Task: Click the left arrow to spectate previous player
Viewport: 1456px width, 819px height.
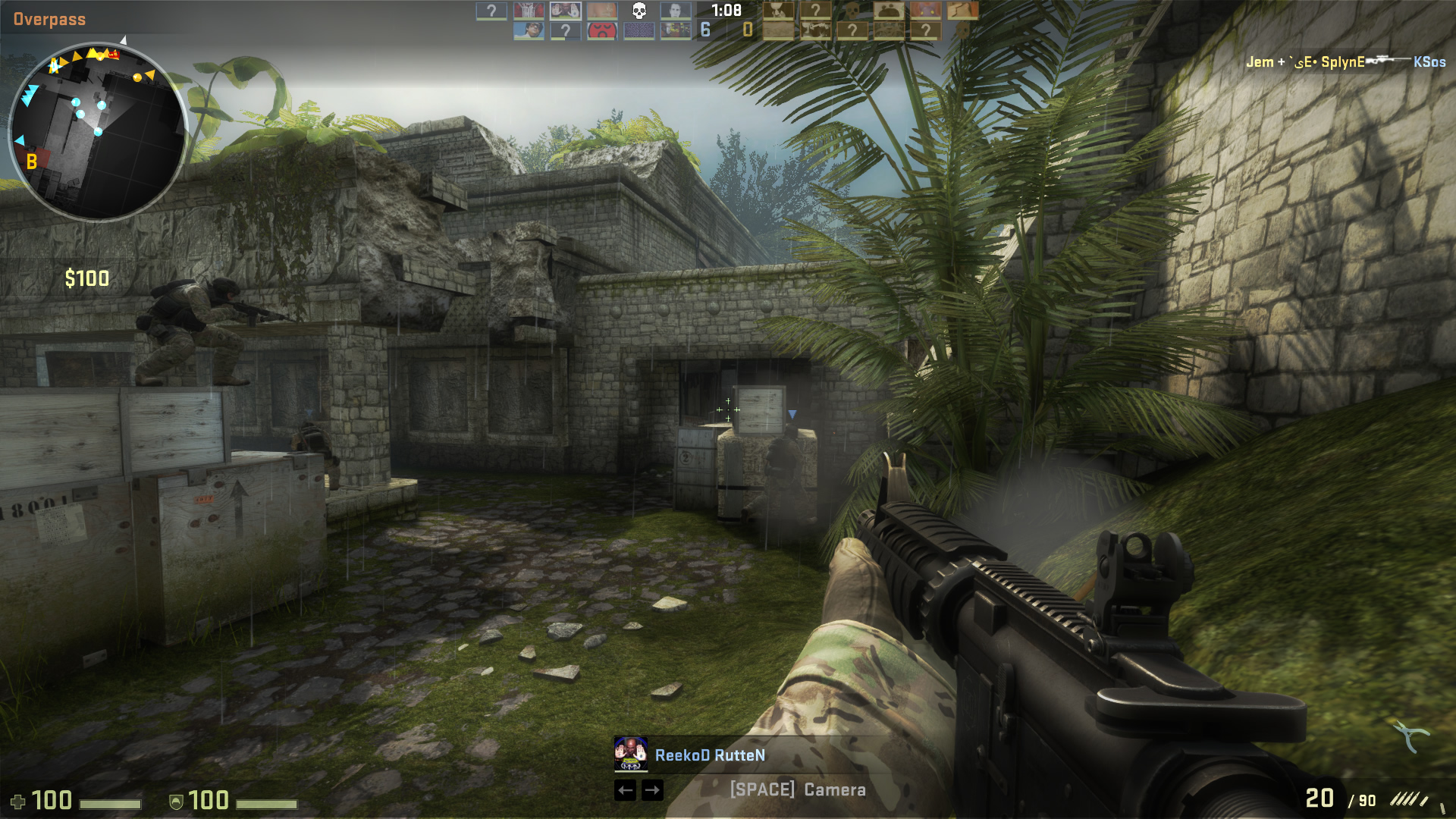Action: 626,791
